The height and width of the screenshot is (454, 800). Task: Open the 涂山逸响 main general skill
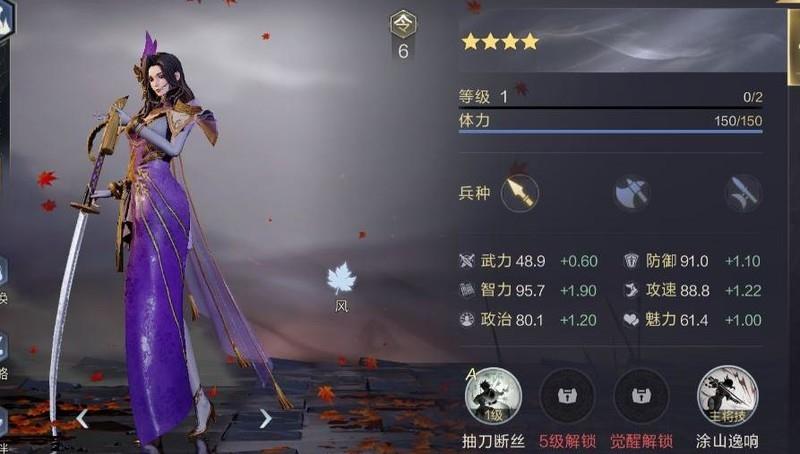(x=727, y=396)
